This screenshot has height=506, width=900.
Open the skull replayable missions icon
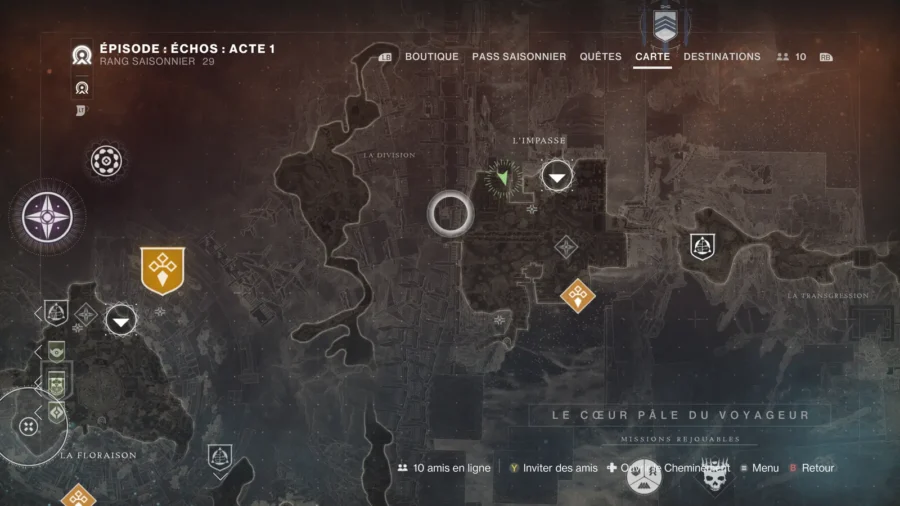713,478
